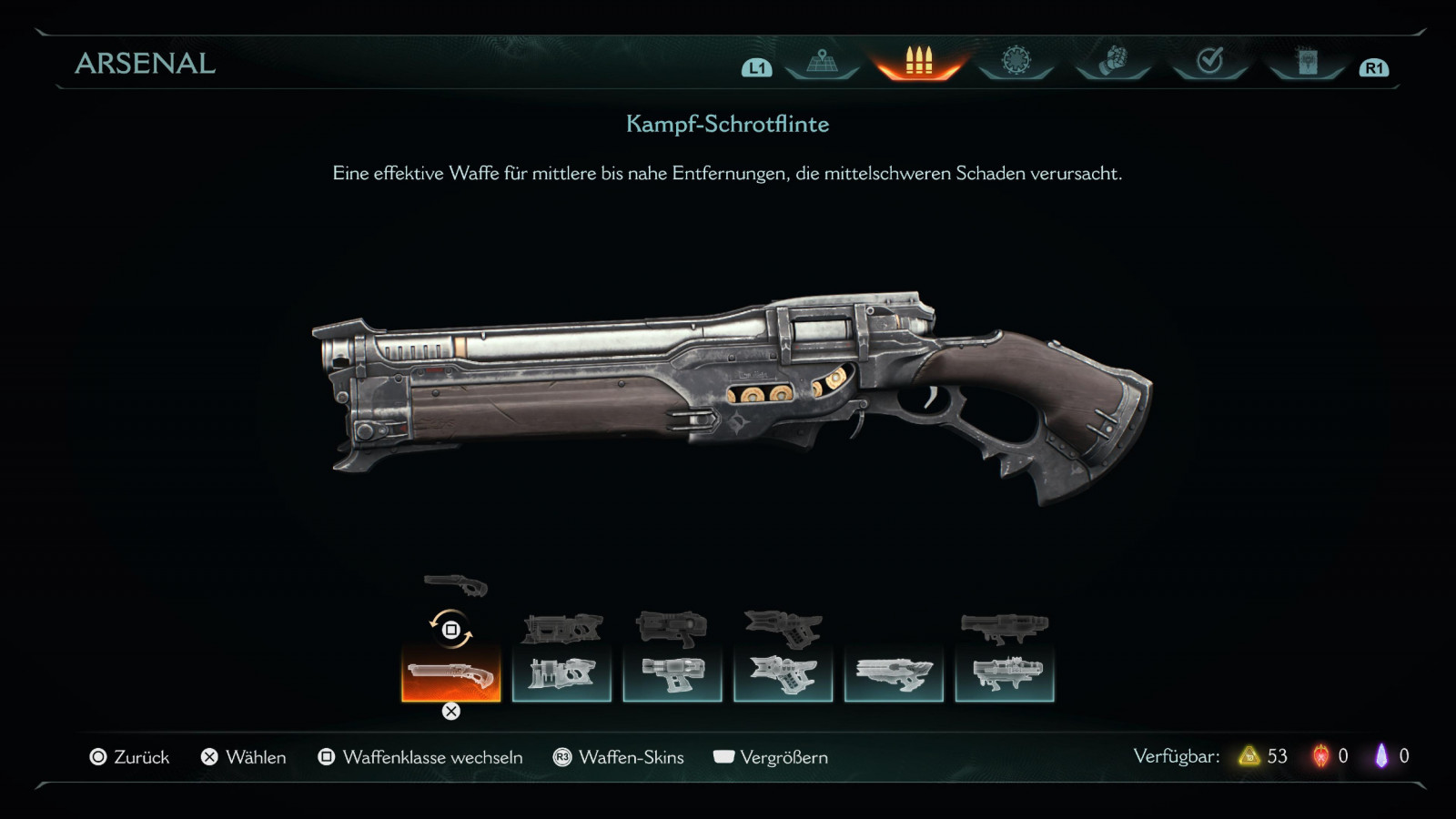Open the runes gear-shaped tab
The width and height of the screenshot is (1456, 819).
pos(1016,62)
